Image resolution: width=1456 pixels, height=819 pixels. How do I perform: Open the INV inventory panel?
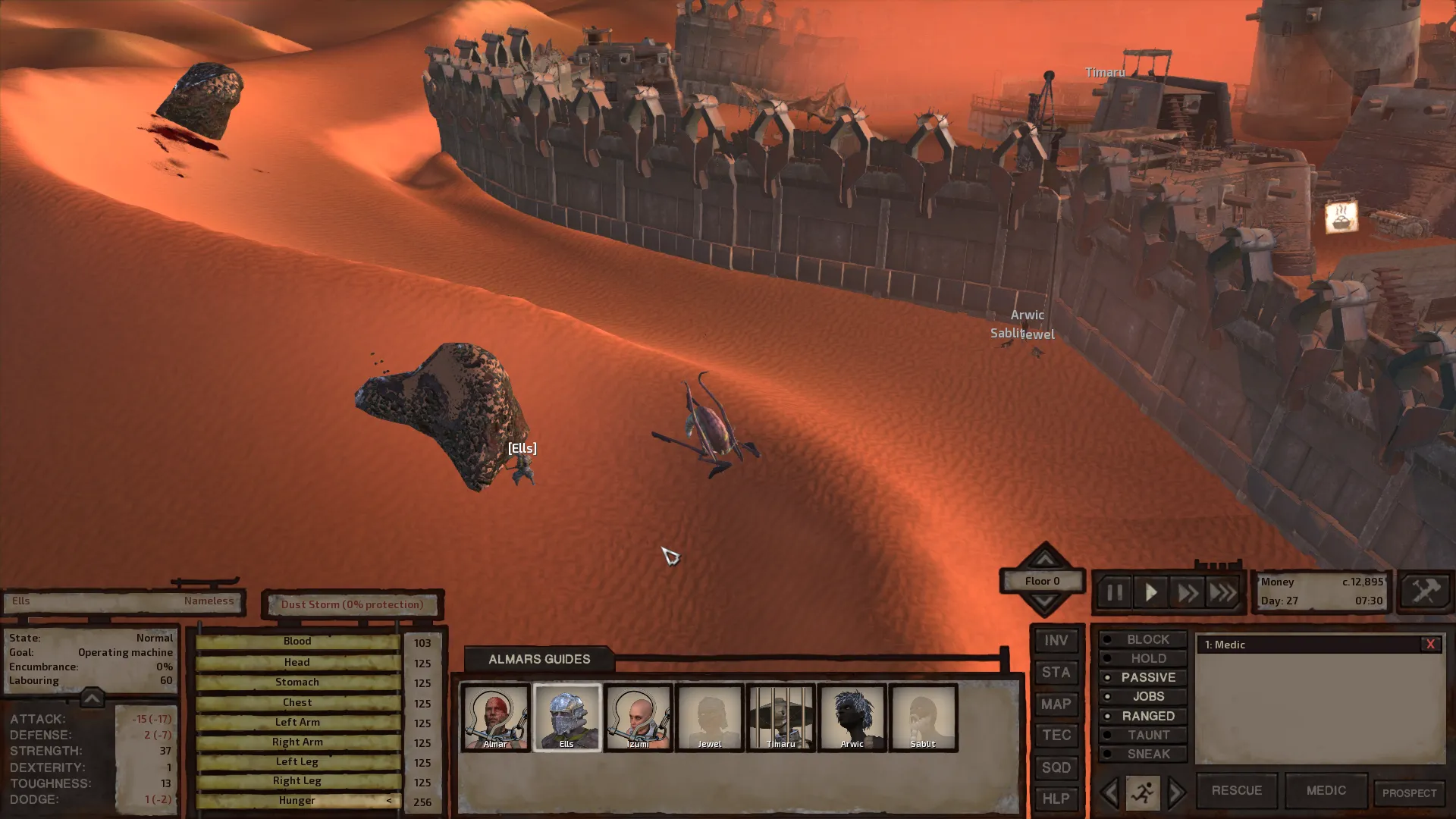1056,641
